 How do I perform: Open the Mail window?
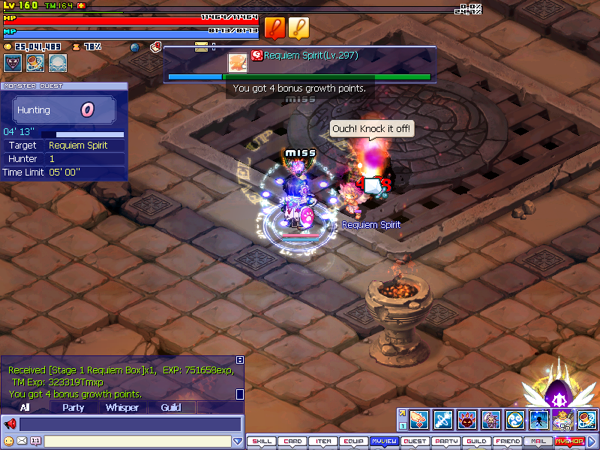tap(538, 441)
